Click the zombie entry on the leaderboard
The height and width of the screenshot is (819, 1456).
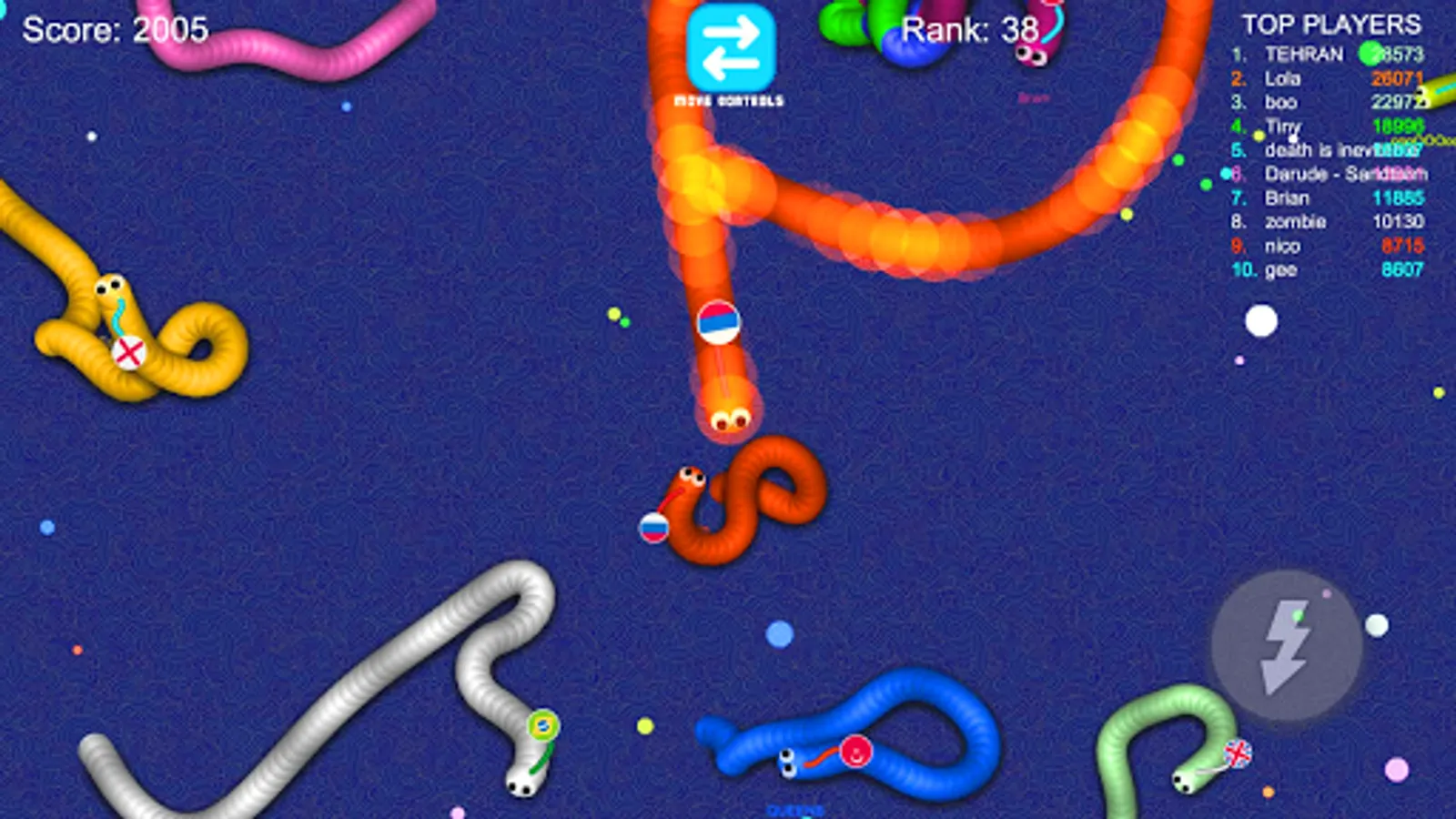pyautogui.click(x=1293, y=221)
